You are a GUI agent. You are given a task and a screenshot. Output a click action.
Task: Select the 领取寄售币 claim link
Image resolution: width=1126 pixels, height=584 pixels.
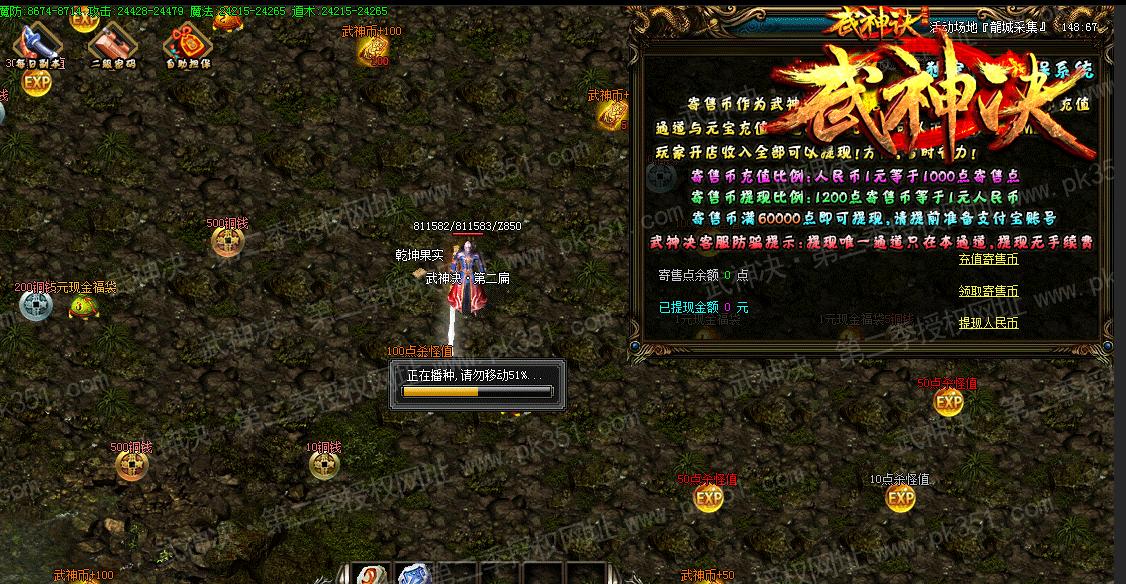pos(988,291)
